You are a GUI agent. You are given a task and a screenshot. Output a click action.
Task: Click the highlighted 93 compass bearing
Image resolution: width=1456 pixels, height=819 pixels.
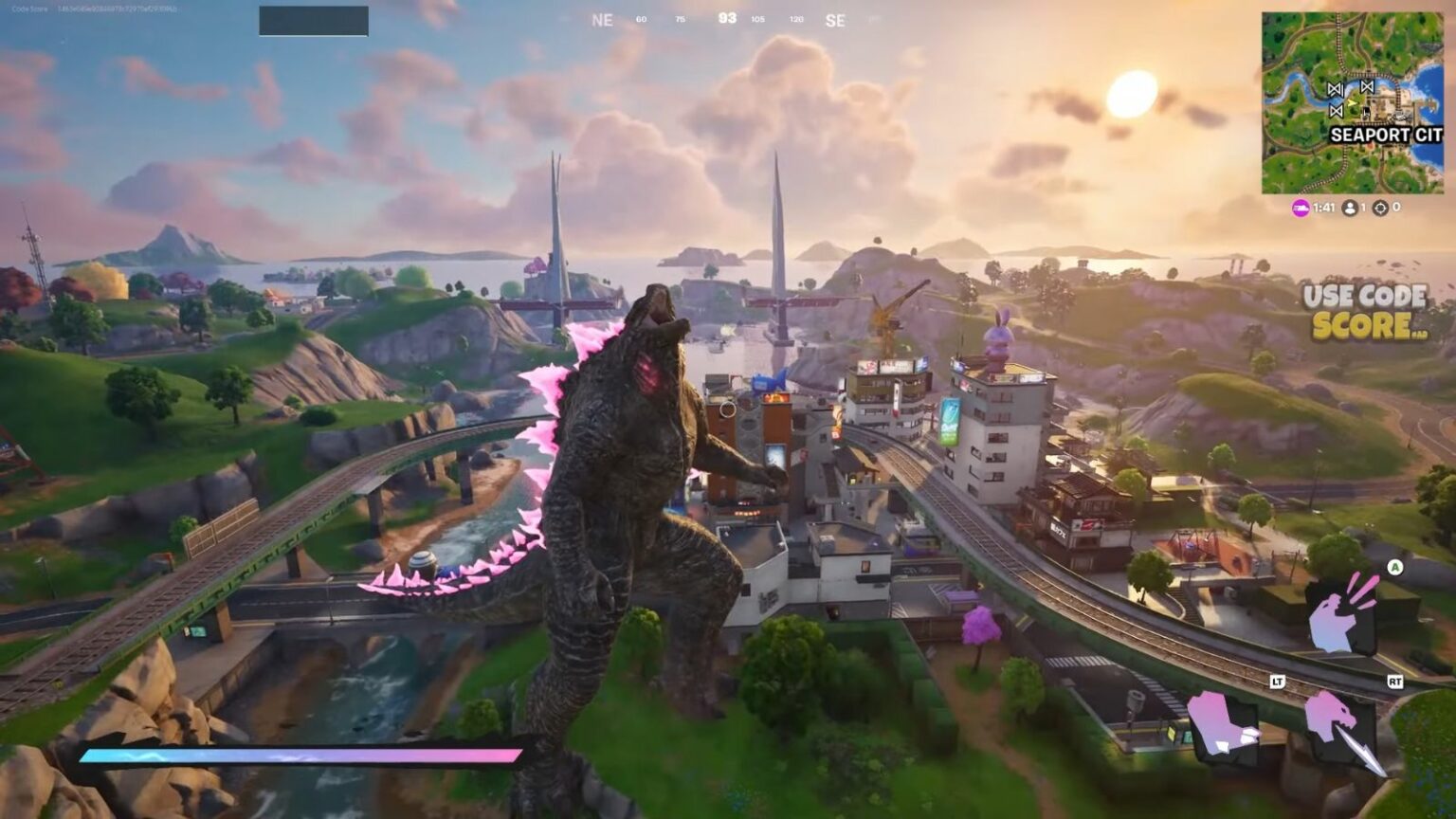pyautogui.click(x=729, y=18)
